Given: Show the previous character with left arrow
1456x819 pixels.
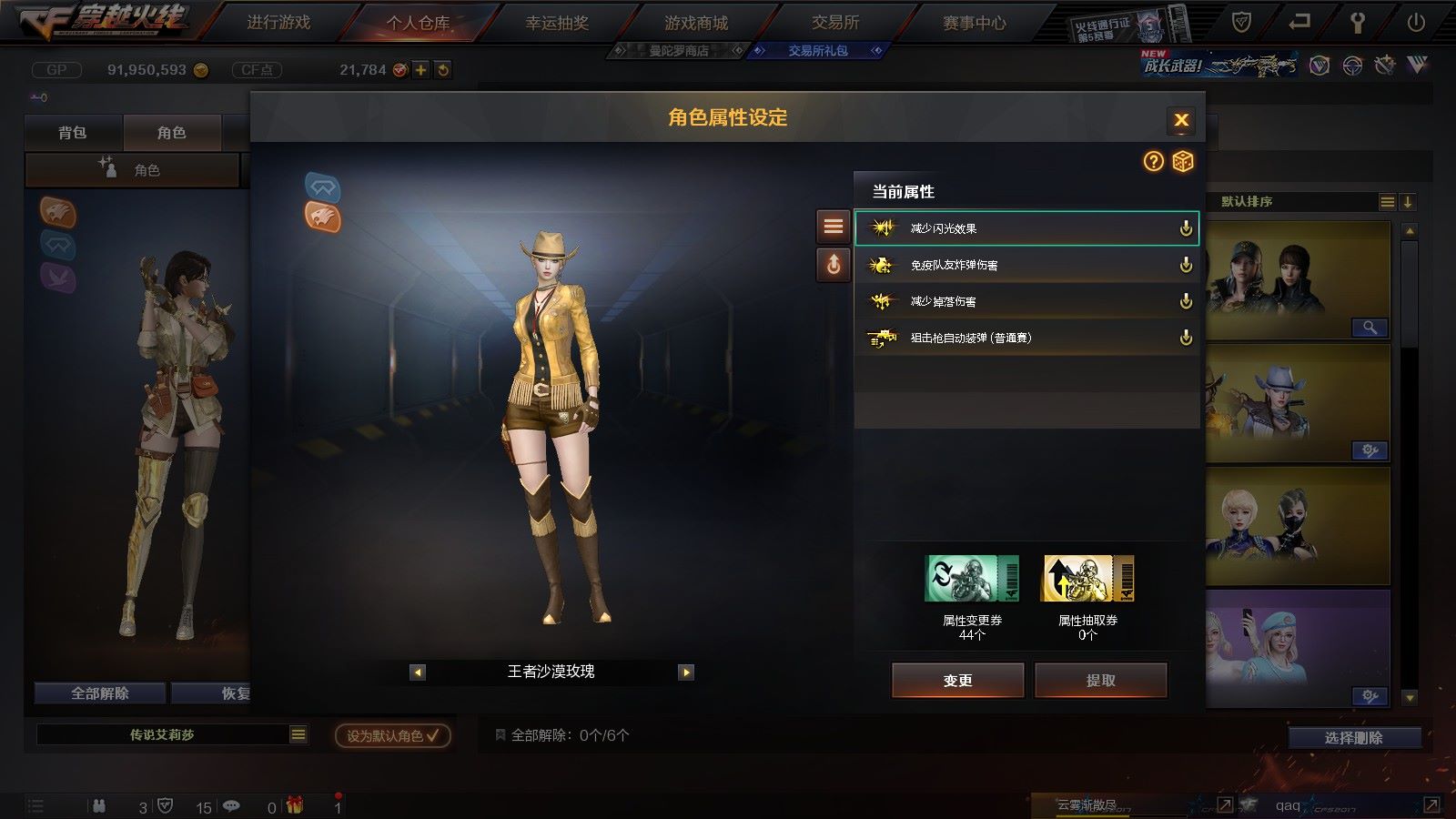Looking at the screenshot, I should coord(418,672).
